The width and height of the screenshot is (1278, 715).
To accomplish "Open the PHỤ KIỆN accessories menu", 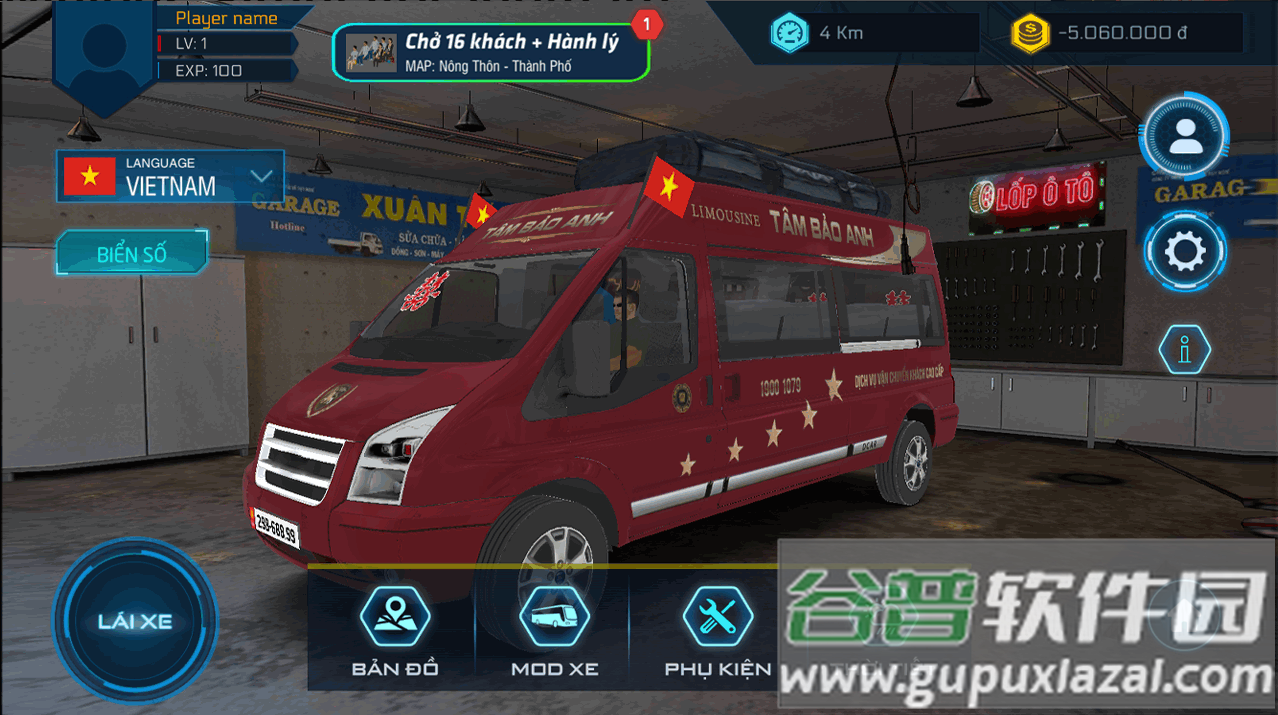I will click(x=717, y=631).
